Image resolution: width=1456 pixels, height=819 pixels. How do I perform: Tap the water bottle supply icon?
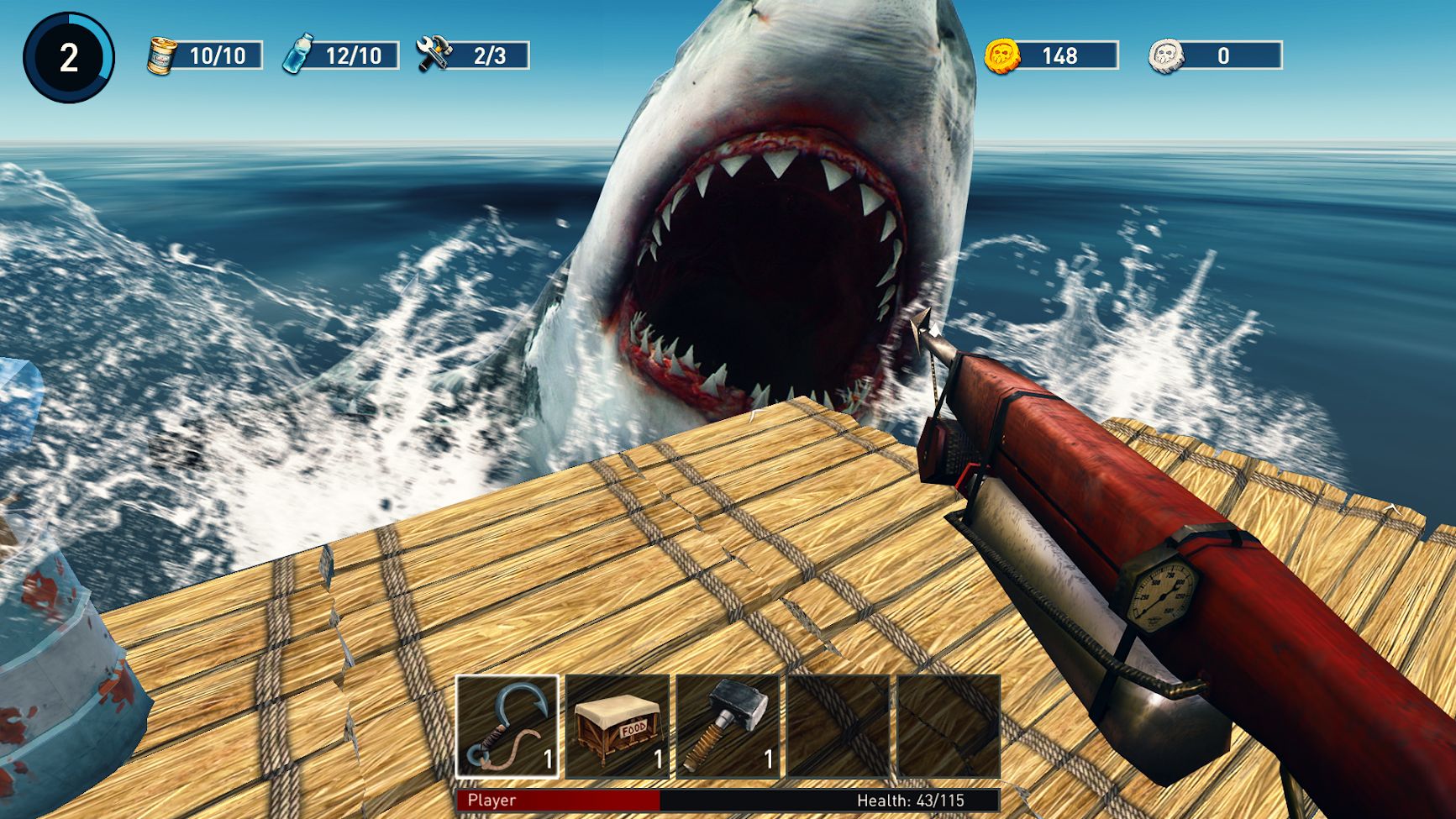(298, 55)
